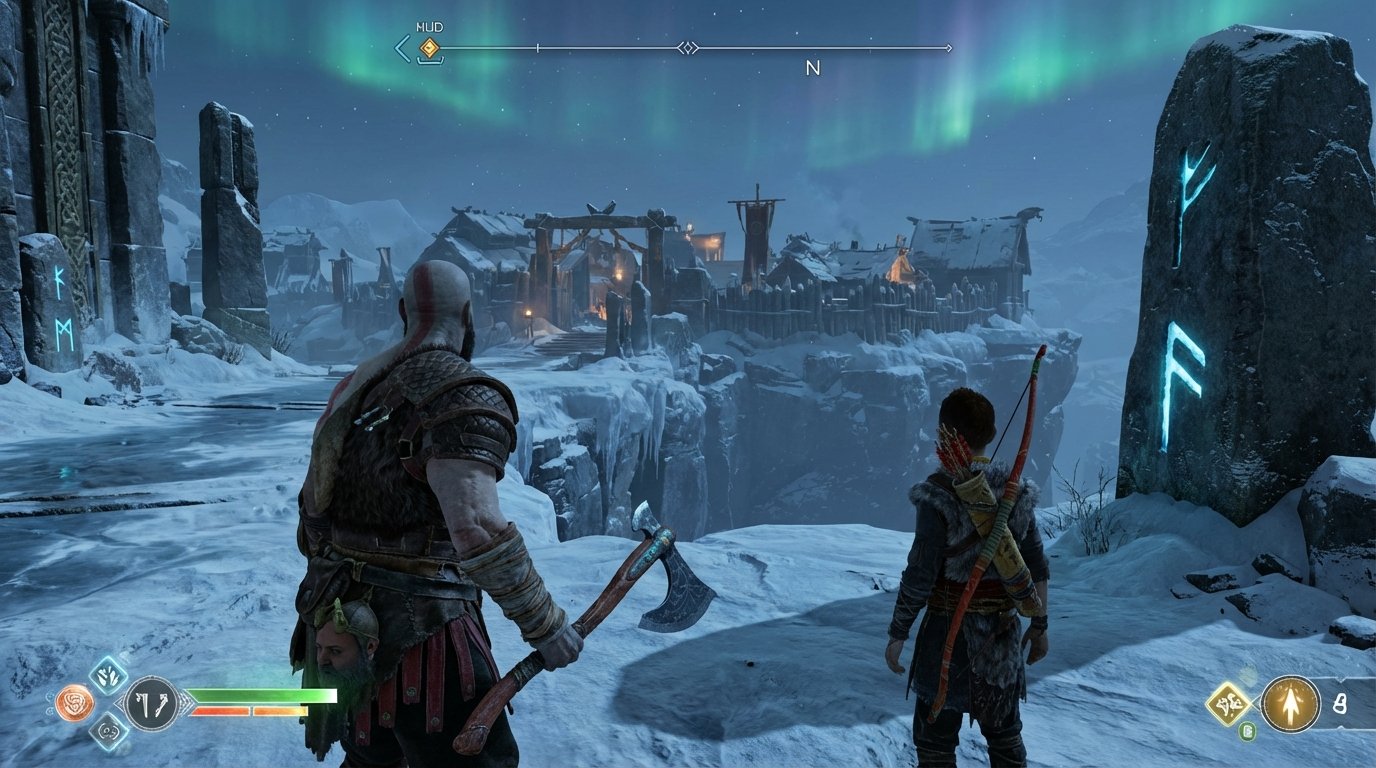The image size is (1376, 768).
Task: Click the orange Spartan Rage medallion
Action: coord(76,702)
